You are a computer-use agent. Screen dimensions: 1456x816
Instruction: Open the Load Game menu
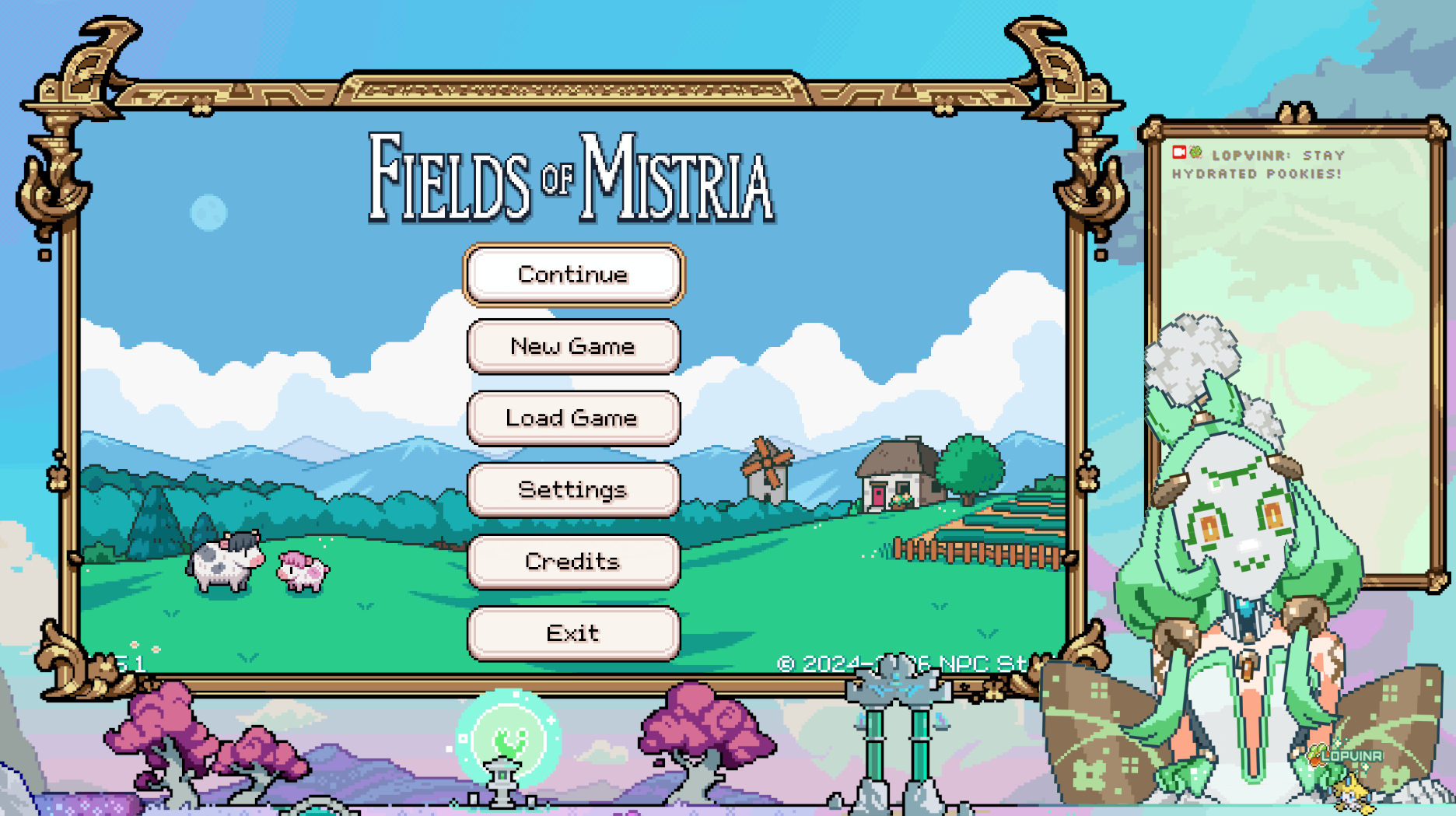[x=573, y=418]
